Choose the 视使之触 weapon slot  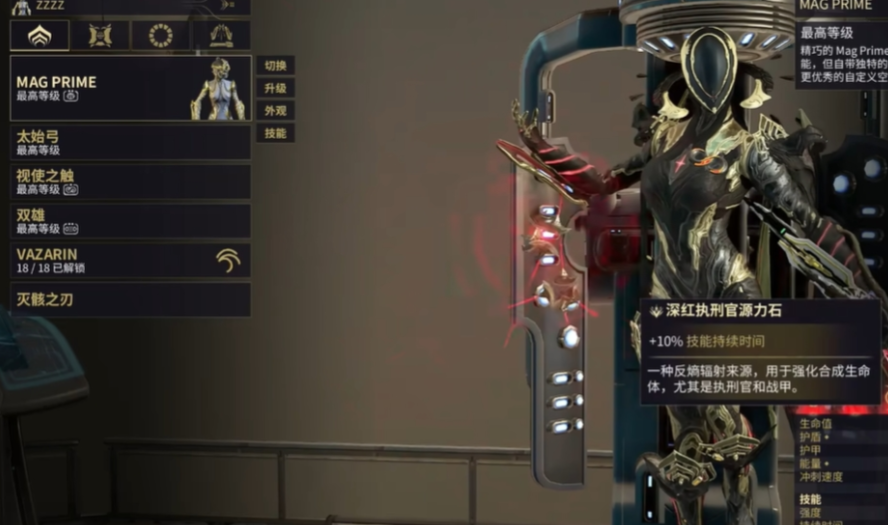[130, 181]
